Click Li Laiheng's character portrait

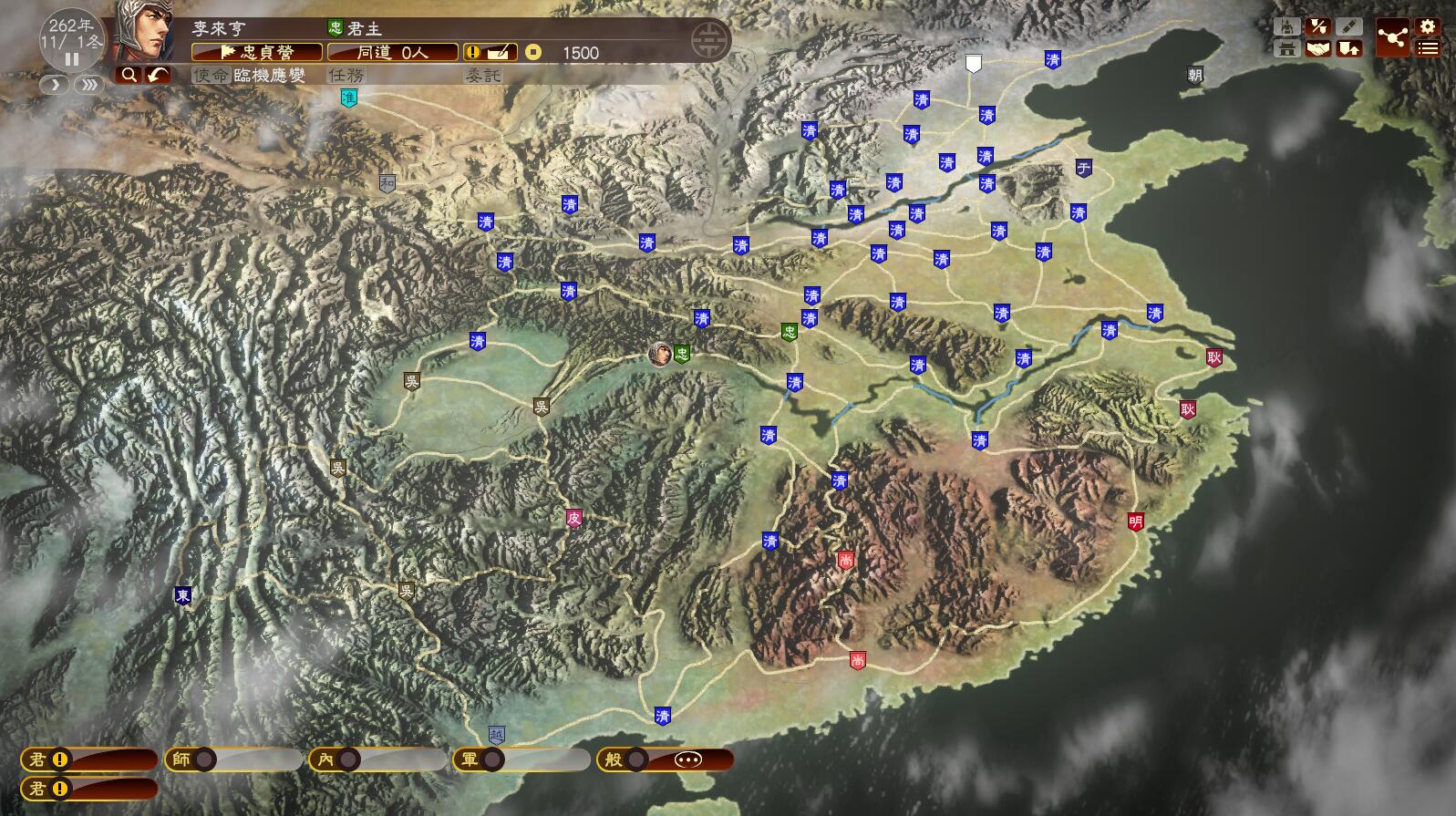(146, 32)
